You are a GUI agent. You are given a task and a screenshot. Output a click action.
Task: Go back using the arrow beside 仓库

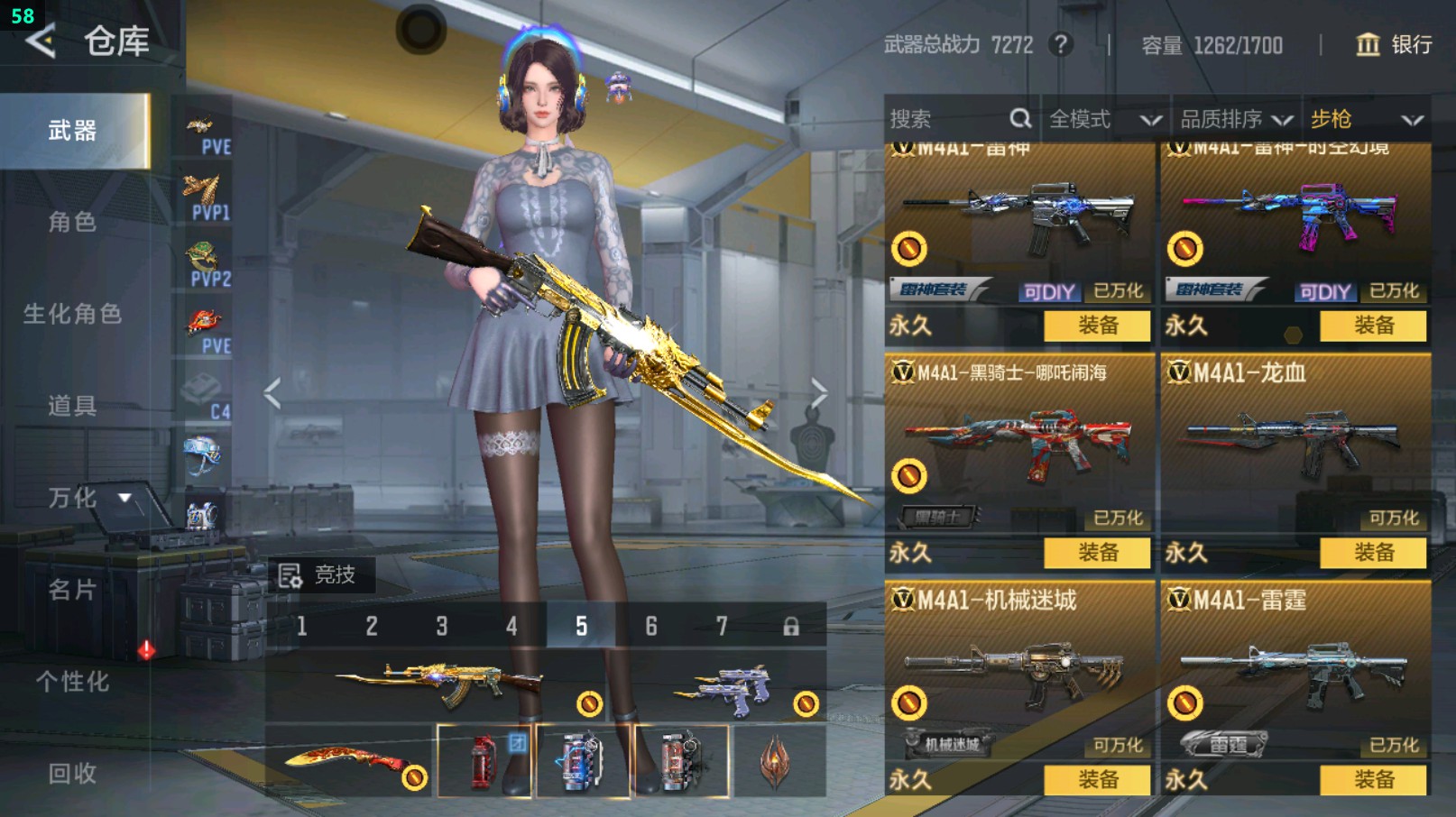tap(41, 41)
